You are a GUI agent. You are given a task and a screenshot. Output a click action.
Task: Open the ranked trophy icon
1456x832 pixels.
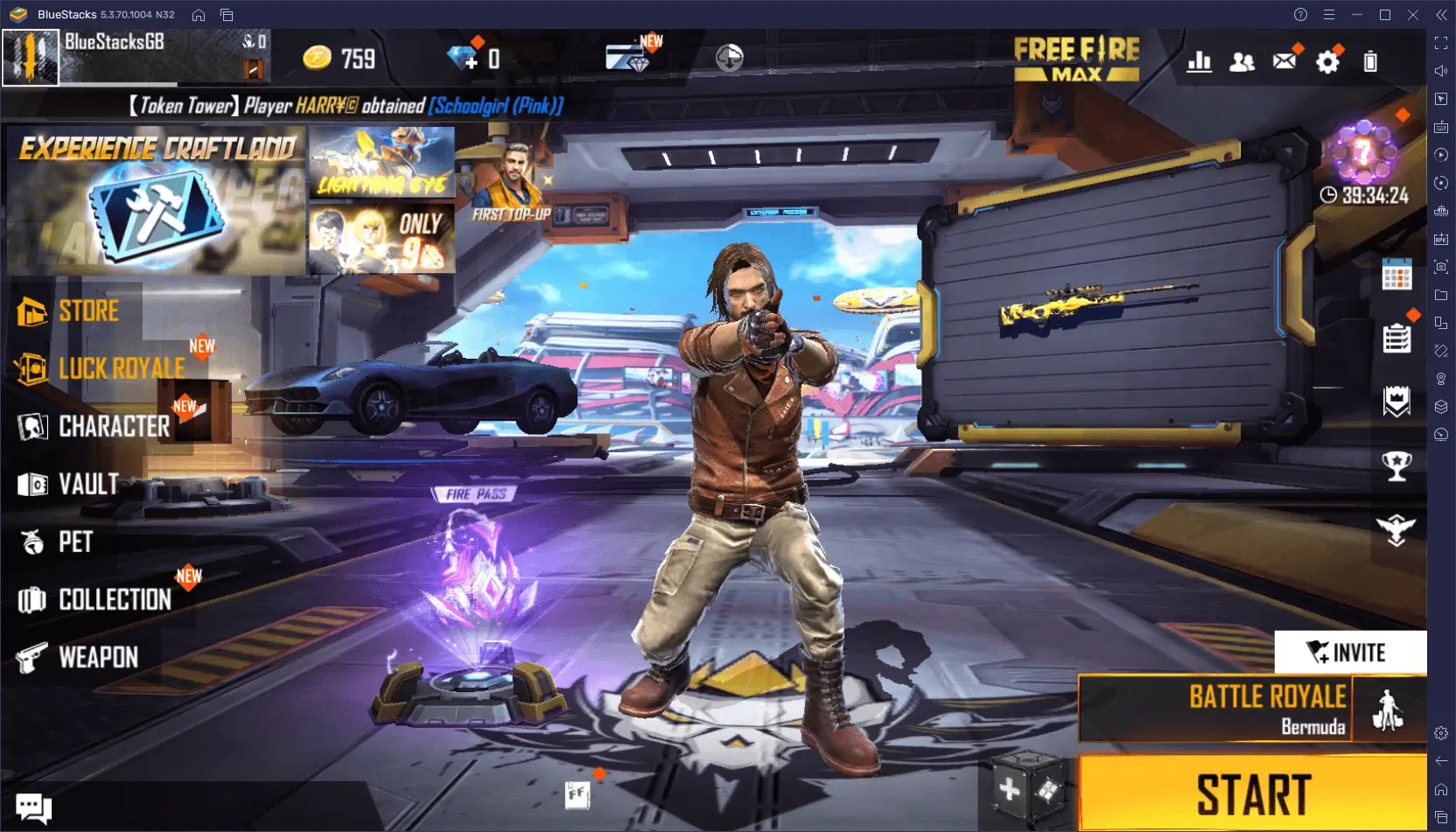coord(1396,466)
